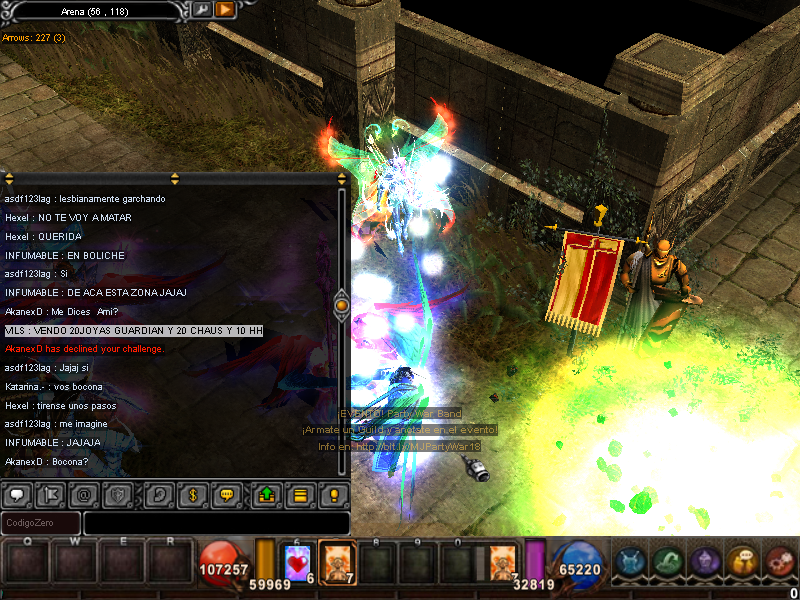Focus the chat message input field
Image resolution: width=800 pixels, height=600 pixels.
(216, 523)
